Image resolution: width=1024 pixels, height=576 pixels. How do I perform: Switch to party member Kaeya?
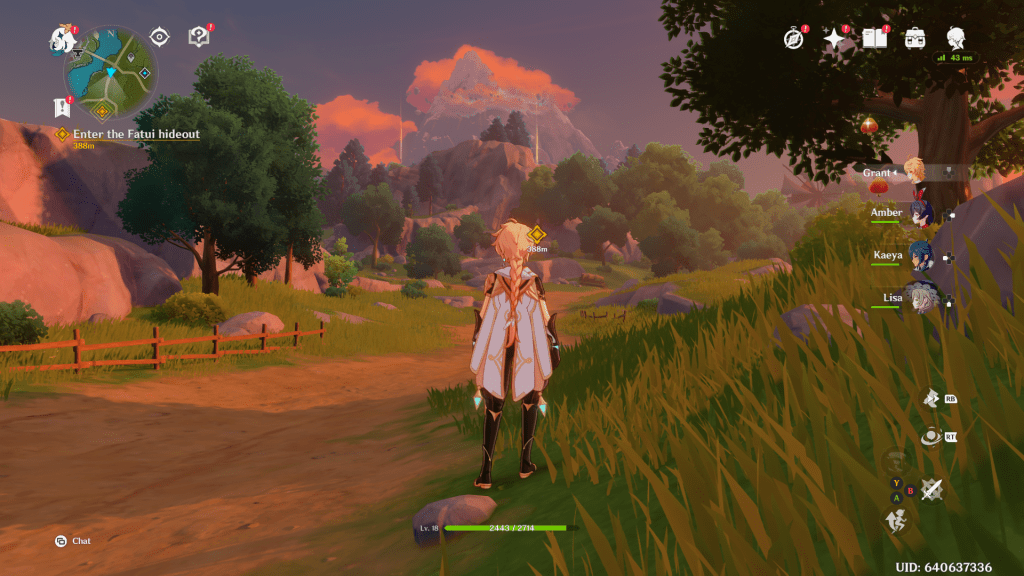[919, 255]
